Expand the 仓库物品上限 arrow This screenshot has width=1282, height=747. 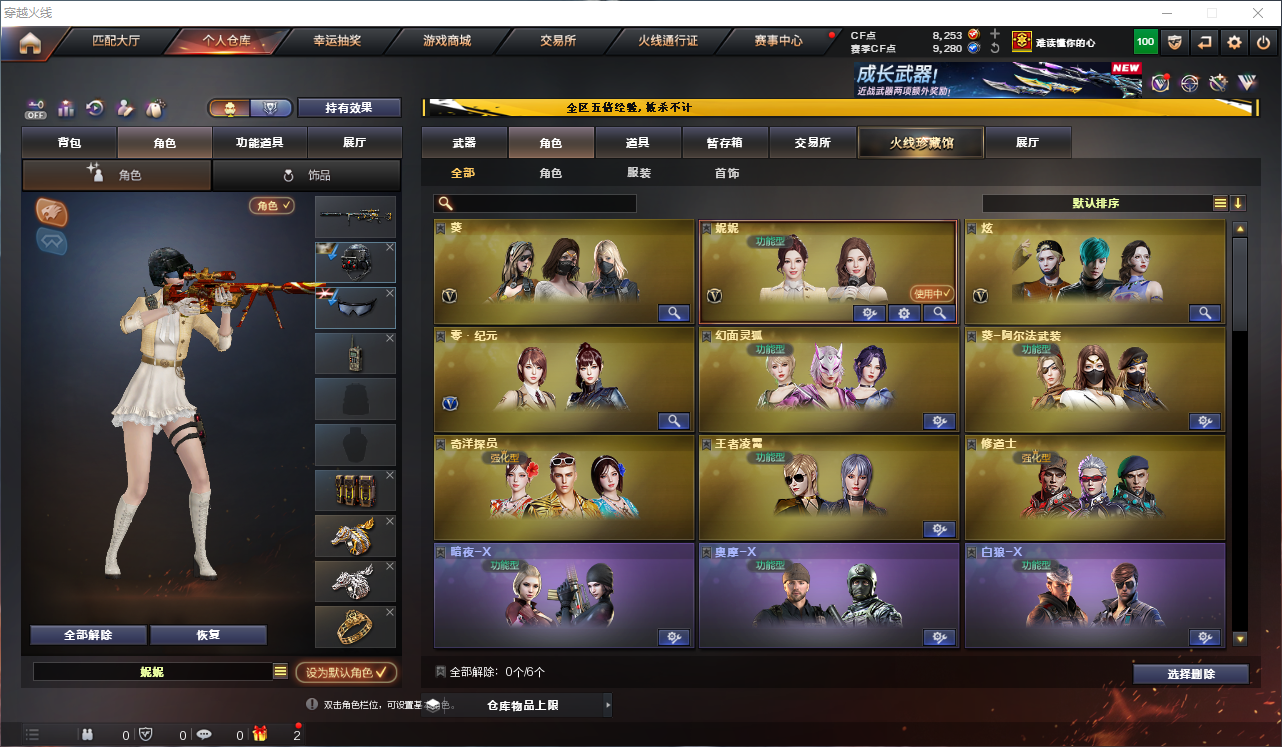(x=608, y=704)
